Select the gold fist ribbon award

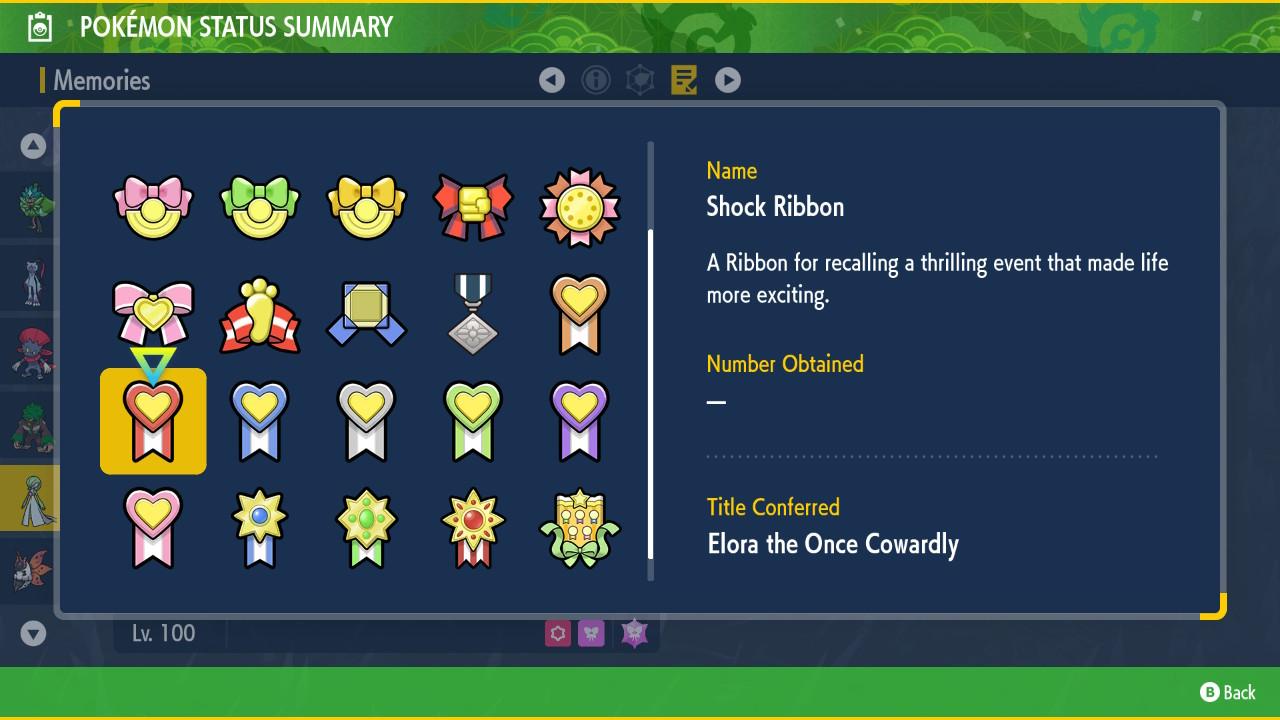[473, 205]
